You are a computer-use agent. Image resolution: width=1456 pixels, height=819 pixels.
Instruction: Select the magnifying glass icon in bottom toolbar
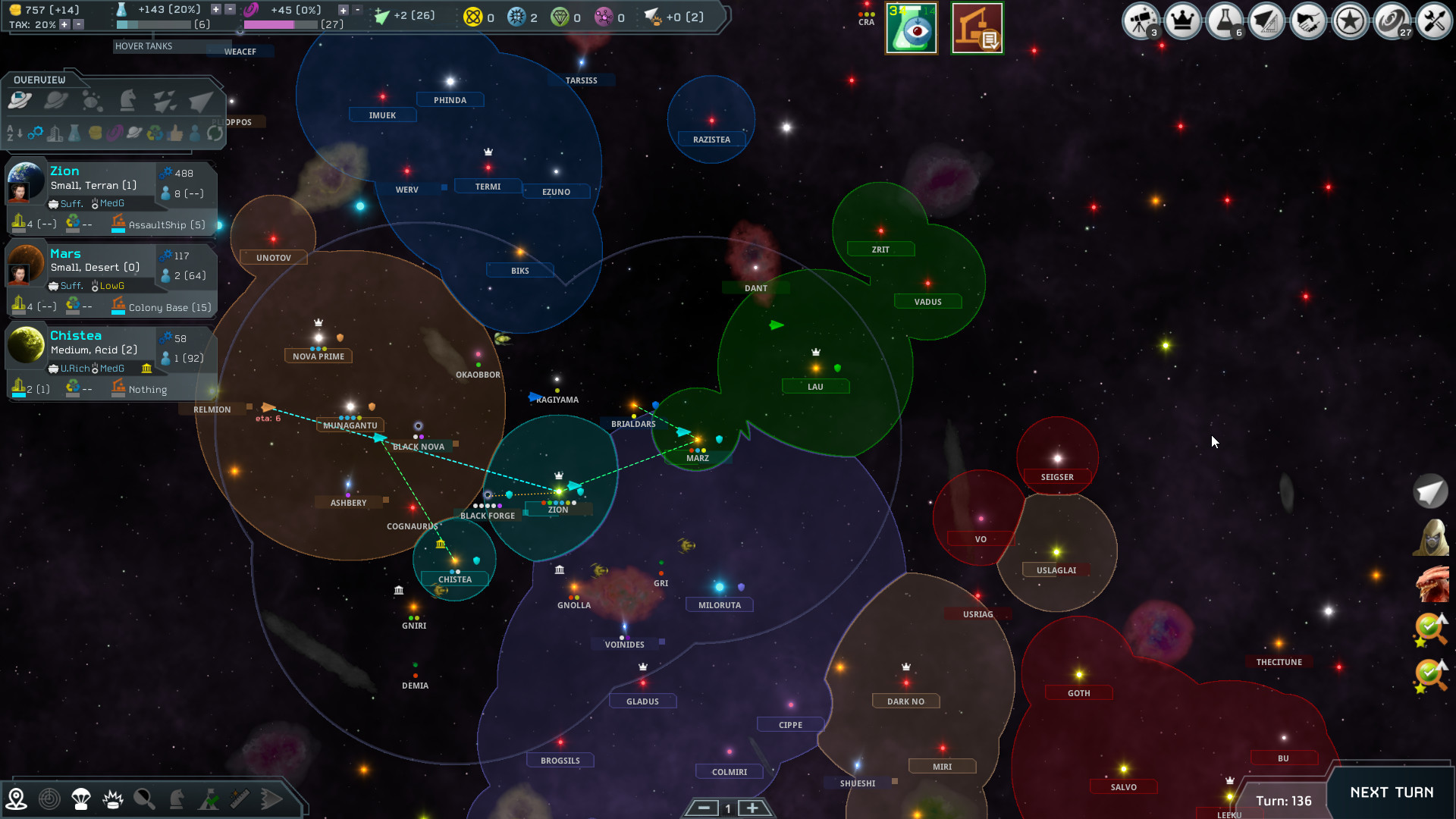pos(144,798)
